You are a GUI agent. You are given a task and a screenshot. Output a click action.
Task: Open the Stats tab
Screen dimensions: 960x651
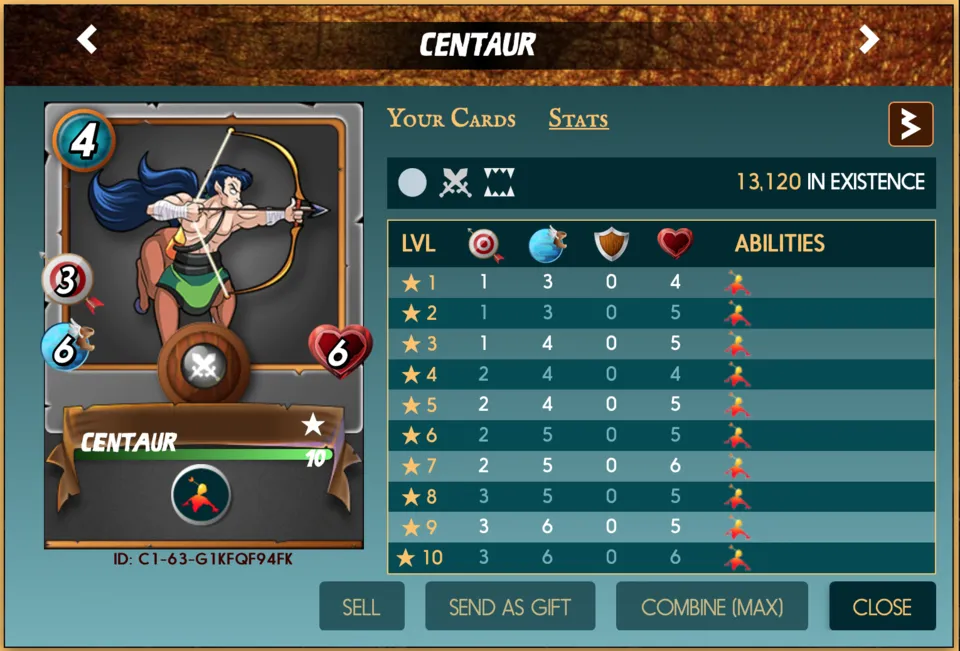pyautogui.click(x=578, y=120)
